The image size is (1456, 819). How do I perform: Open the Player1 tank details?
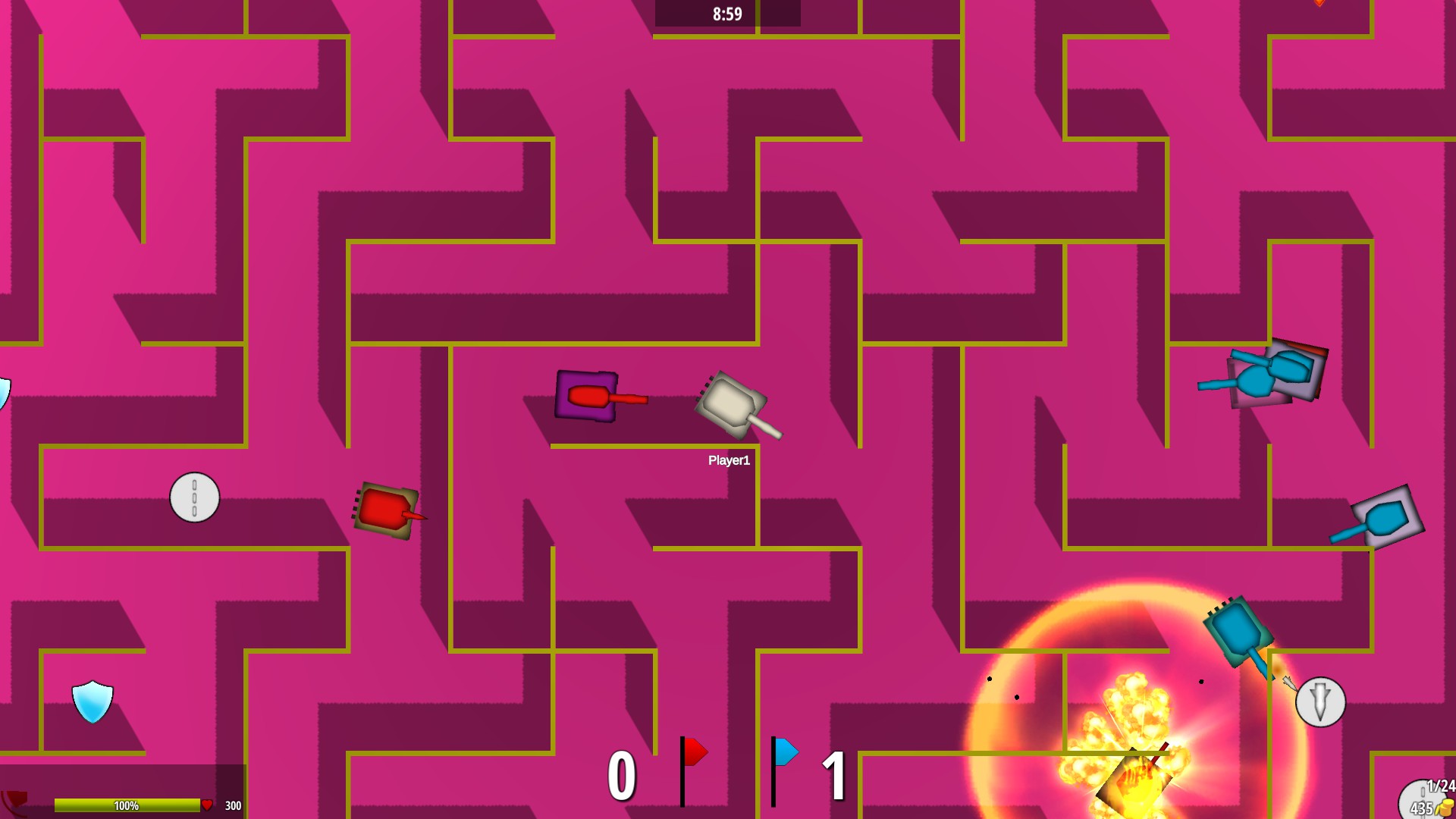click(x=730, y=459)
